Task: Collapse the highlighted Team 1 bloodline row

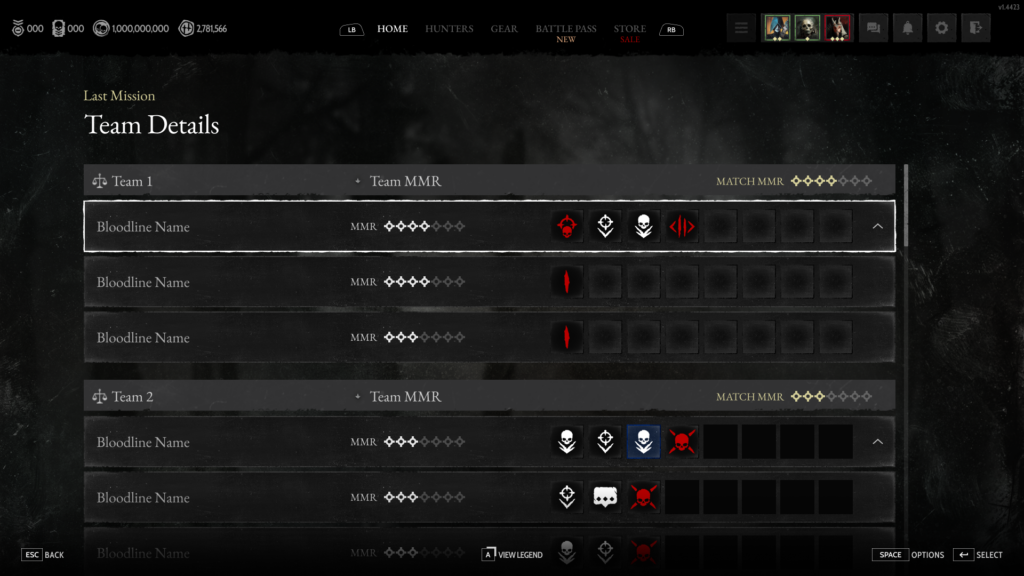Action: click(x=877, y=226)
